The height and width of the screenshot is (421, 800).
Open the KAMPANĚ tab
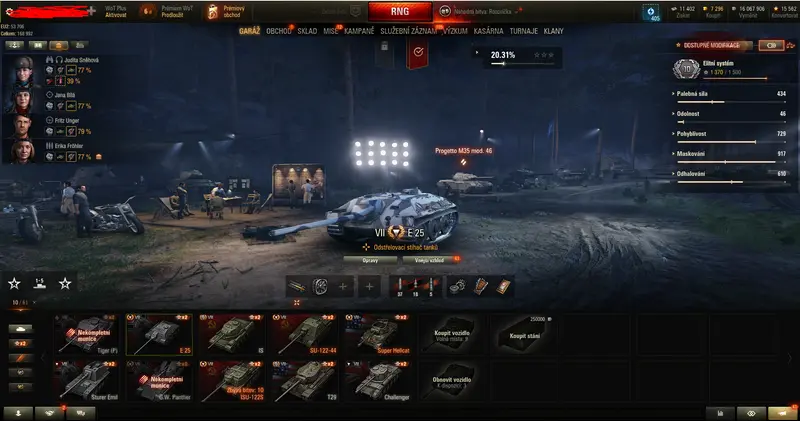click(x=360, y=31)
